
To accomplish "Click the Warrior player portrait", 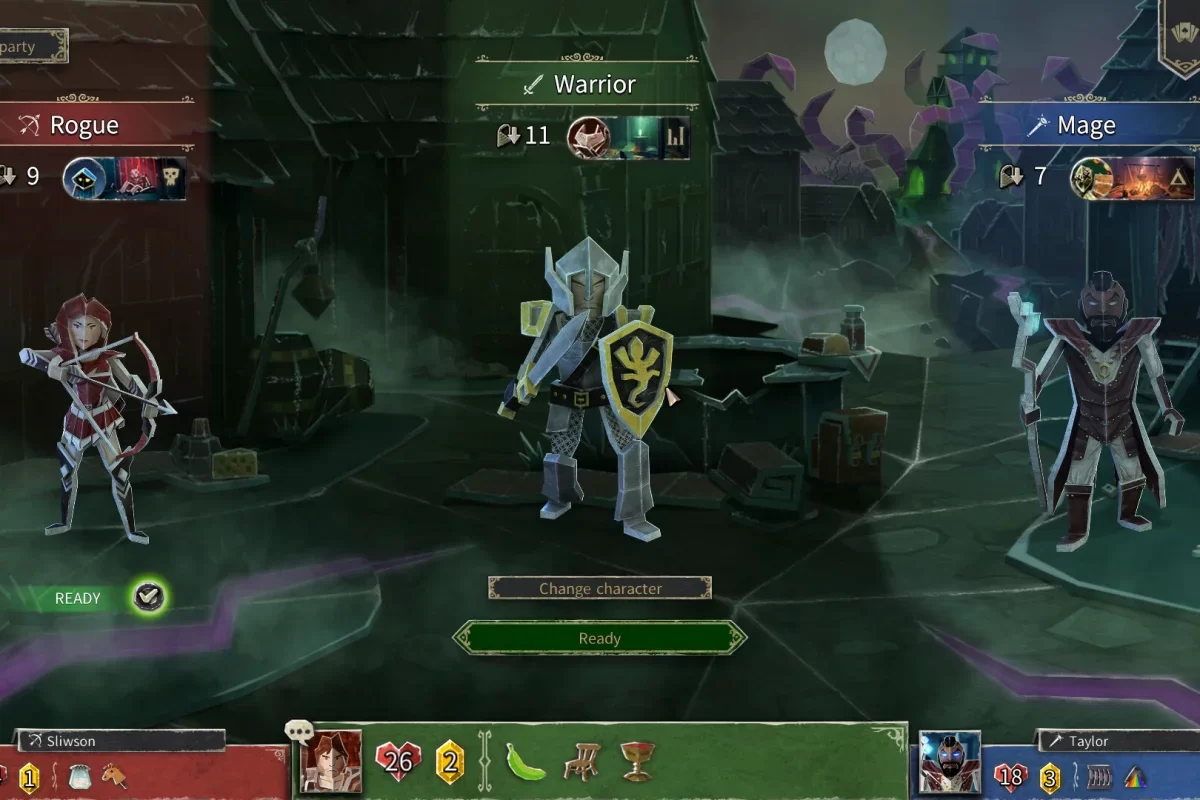I will click(331, 762).
